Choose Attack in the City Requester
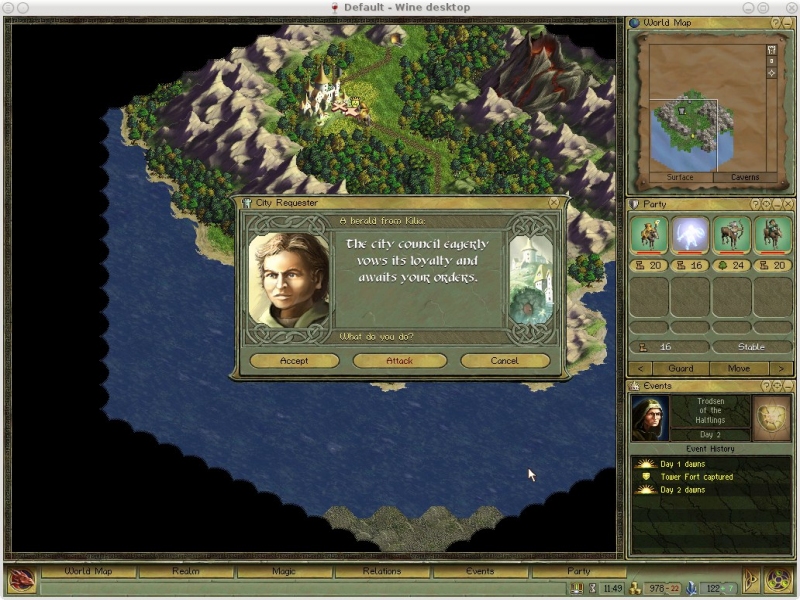This screenshot has width=800, height=600. [399, 361]
